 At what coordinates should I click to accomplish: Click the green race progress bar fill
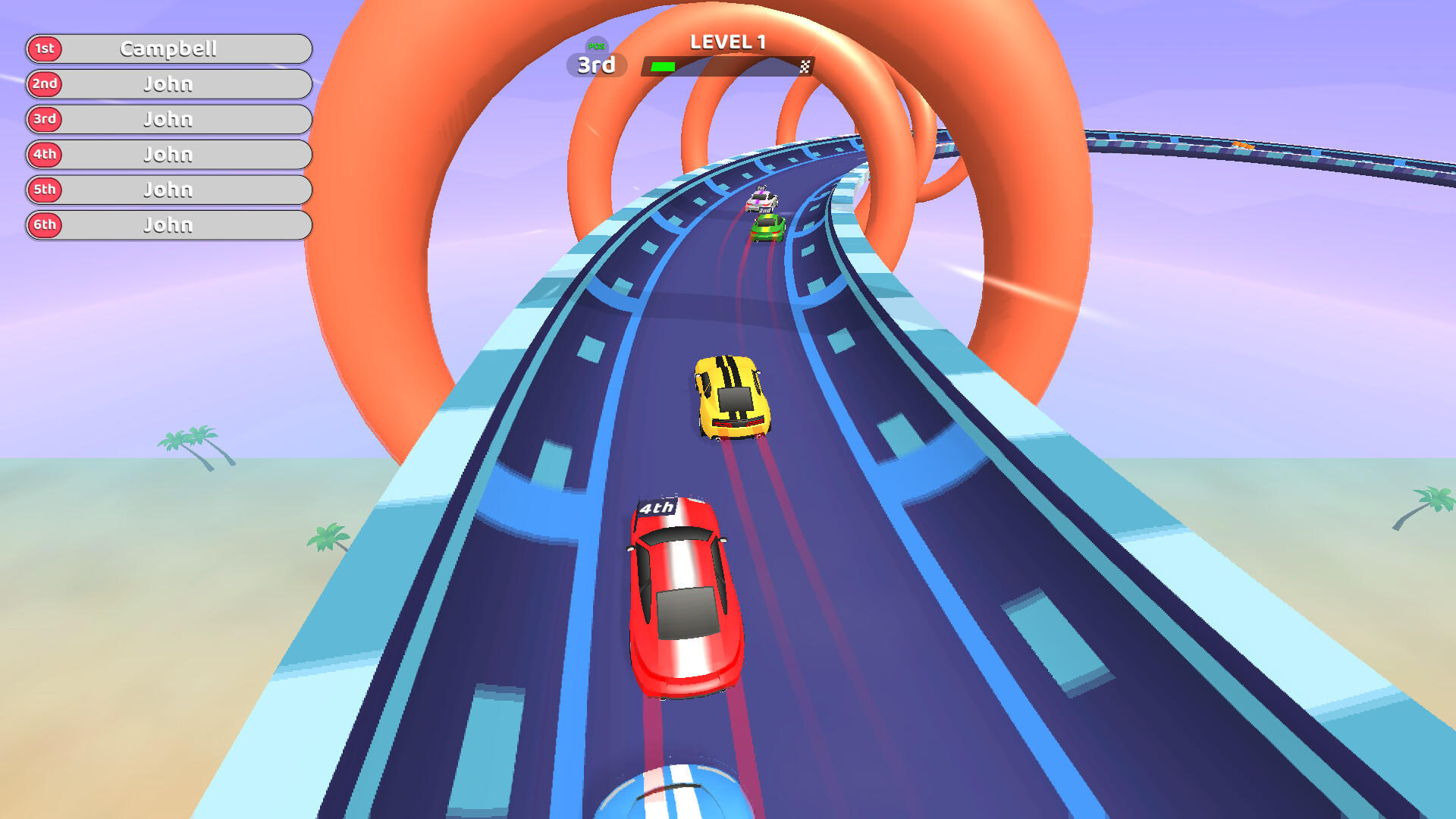point(661,66)
